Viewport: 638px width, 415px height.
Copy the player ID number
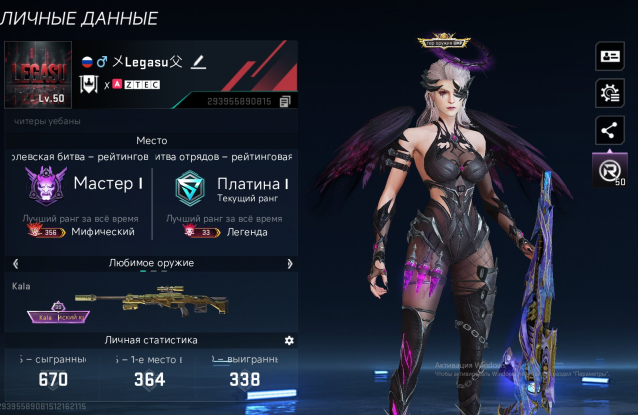point(285,101)
